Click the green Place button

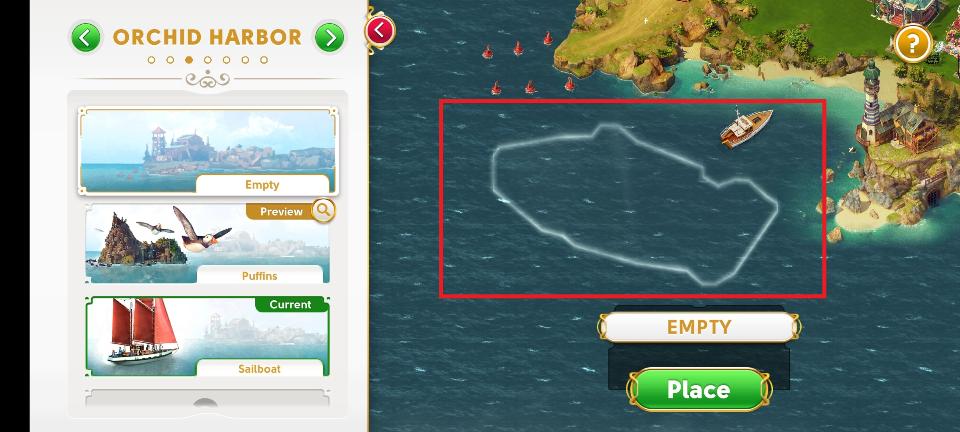pos(698,389)
